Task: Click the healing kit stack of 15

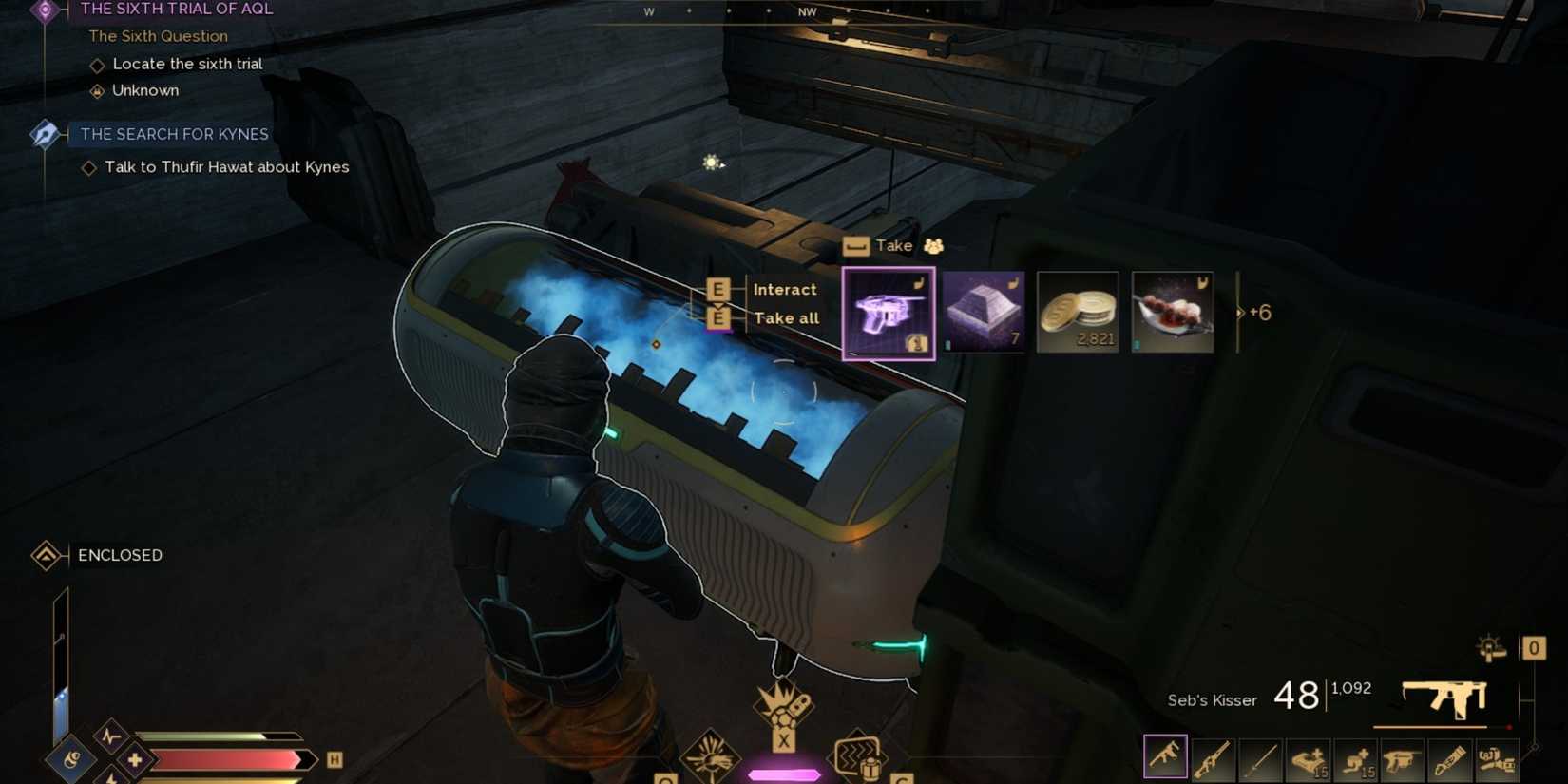Action: tap(1309, 755)
